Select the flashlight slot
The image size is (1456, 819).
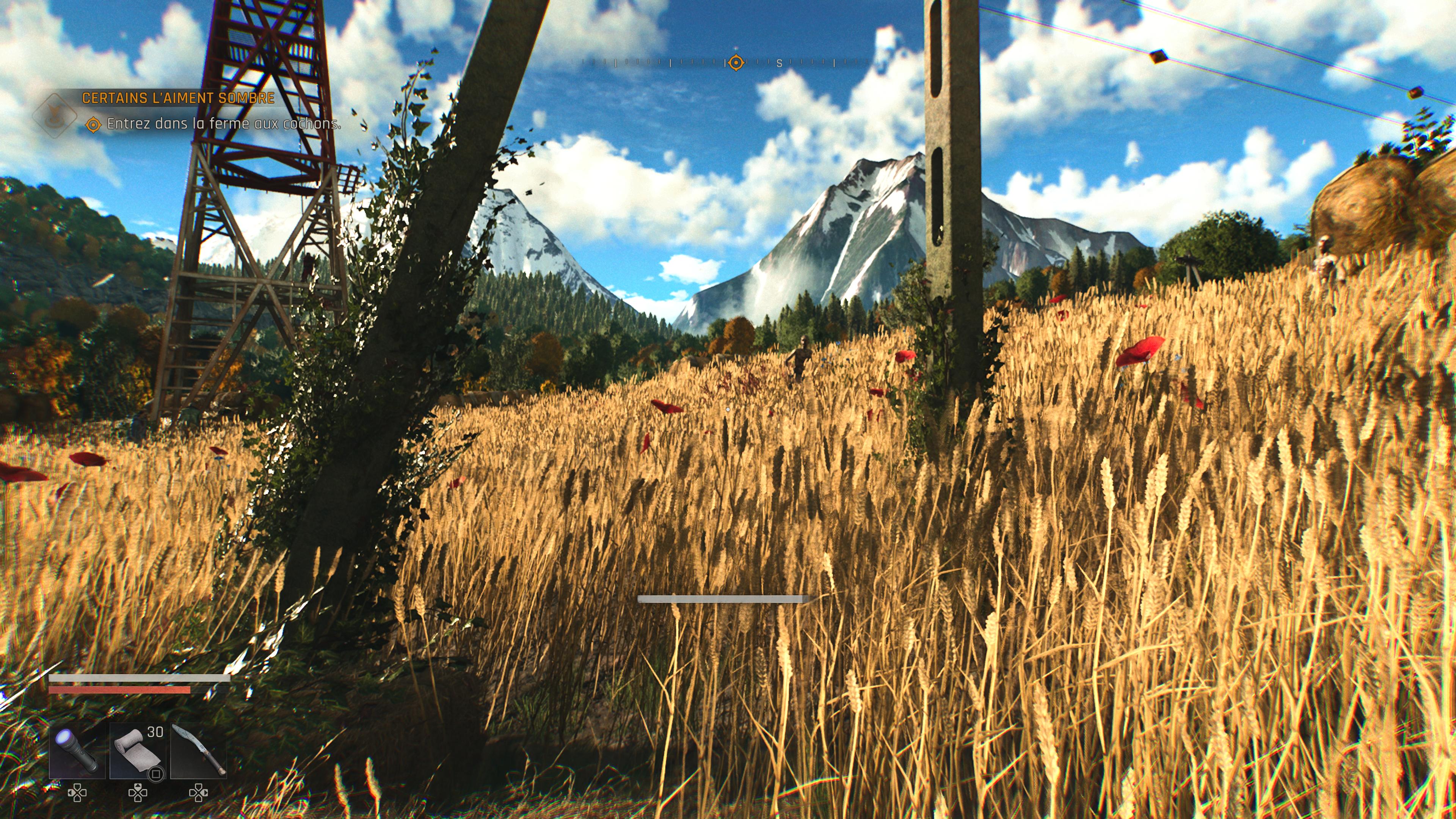pyautogui.click(x=77, y=751)
